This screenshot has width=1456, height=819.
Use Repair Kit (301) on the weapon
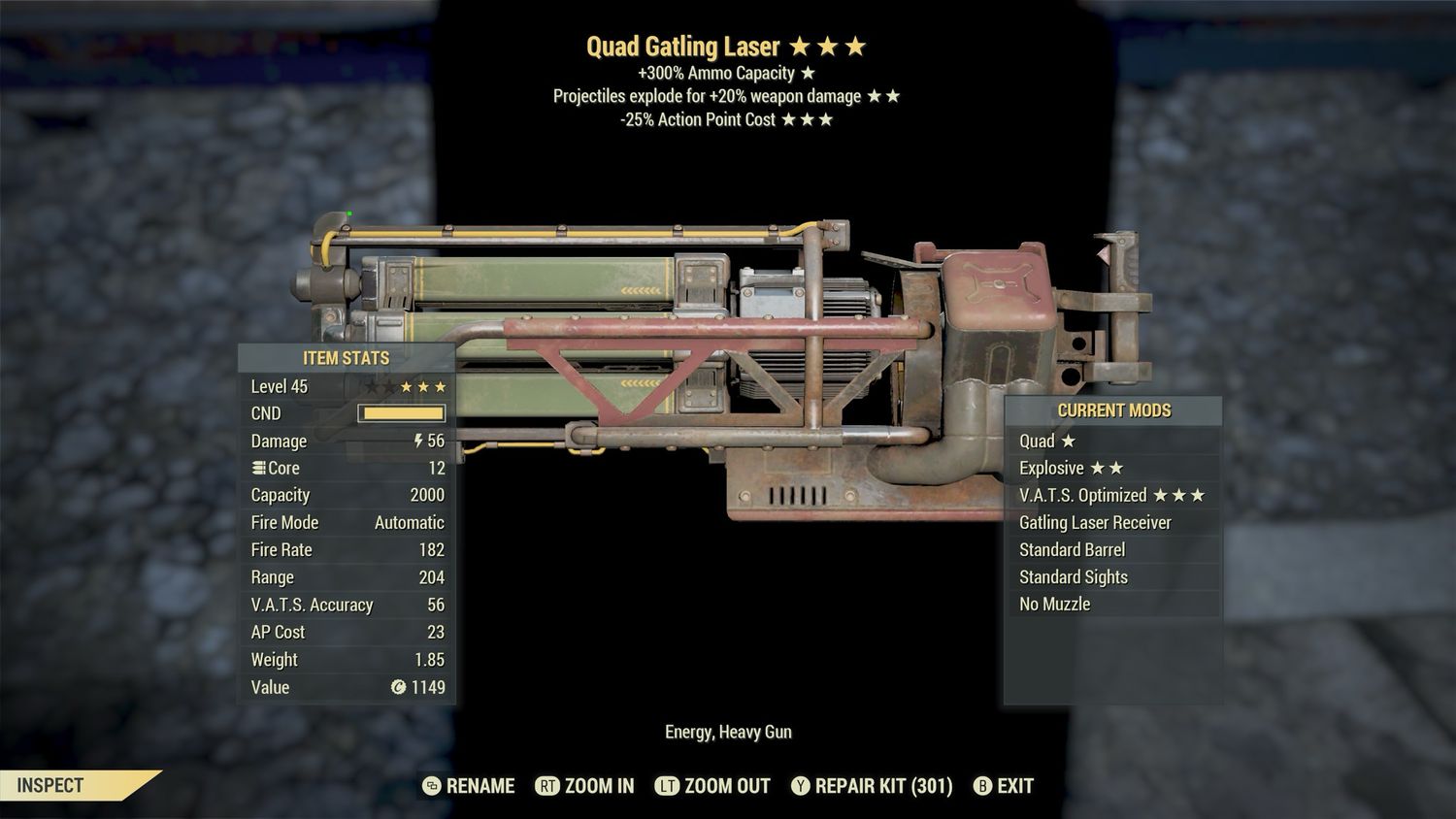point(872,786)
